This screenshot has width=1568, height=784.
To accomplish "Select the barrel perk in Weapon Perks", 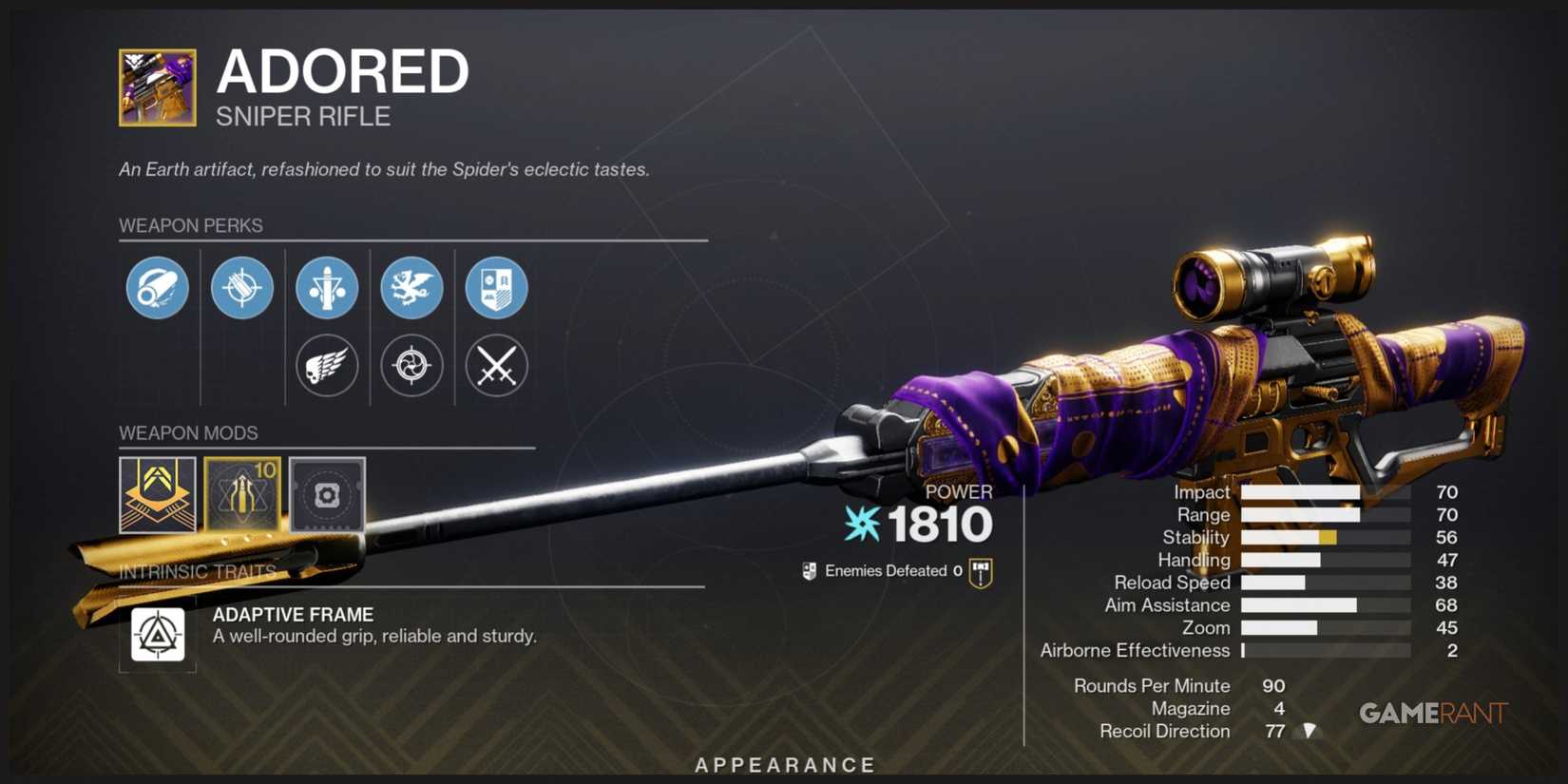I will [x=157, y=288].
